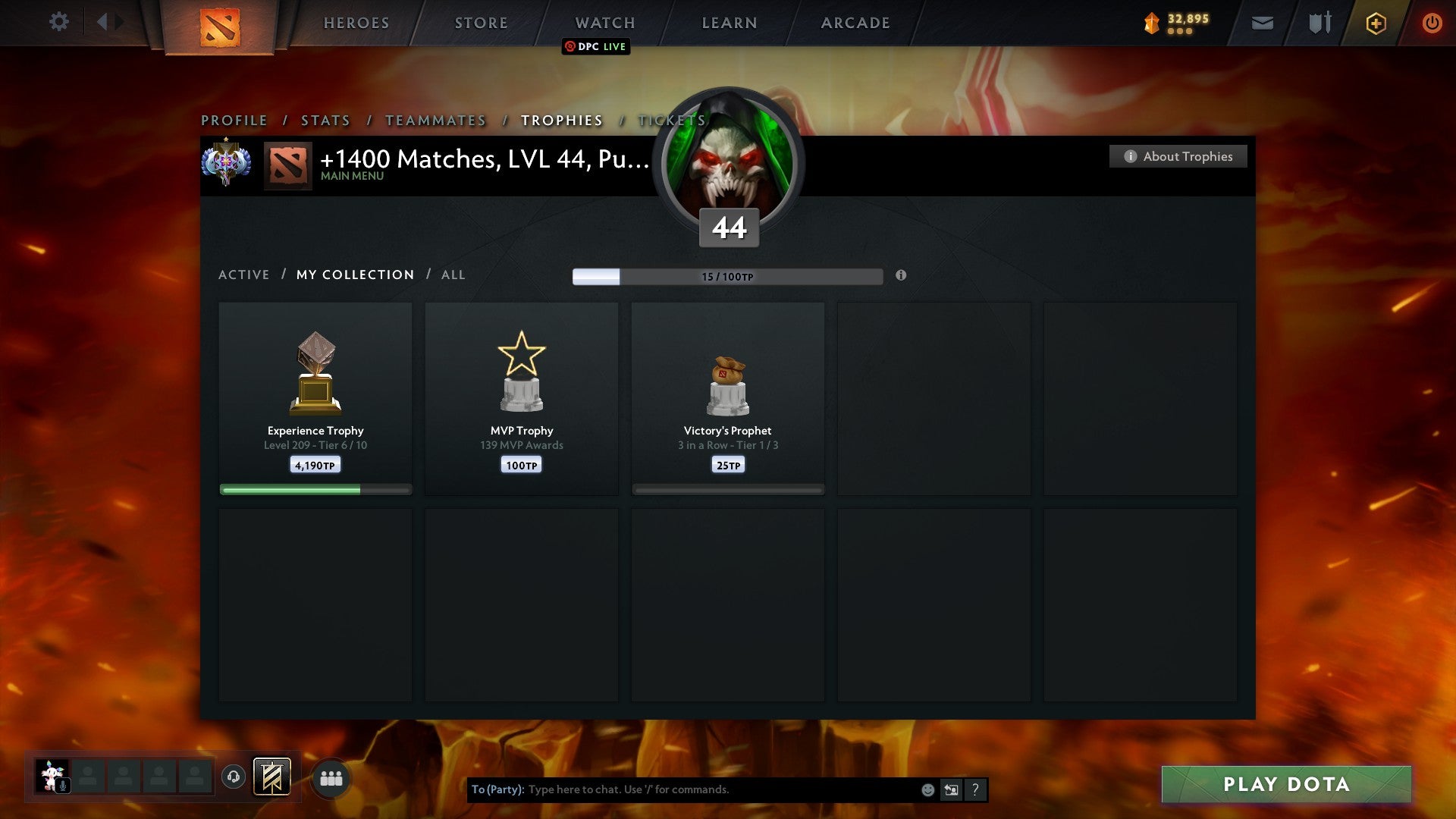1456x819 pixels.
Task: Switch to the TROPHIES tab
Action: (561, 120)
